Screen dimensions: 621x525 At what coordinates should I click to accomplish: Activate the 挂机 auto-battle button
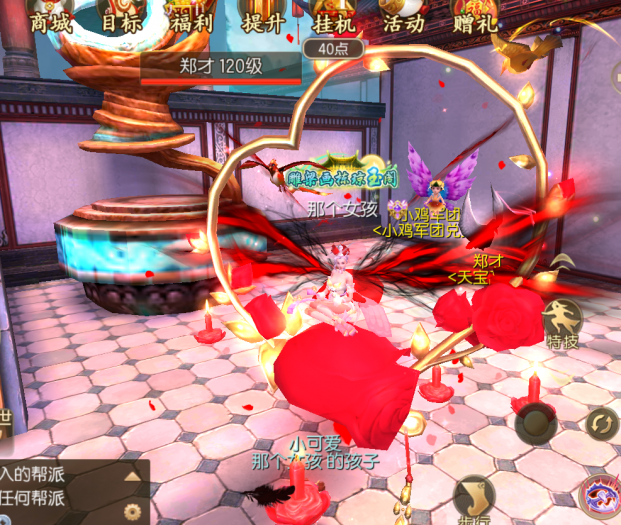pos(333,20)
